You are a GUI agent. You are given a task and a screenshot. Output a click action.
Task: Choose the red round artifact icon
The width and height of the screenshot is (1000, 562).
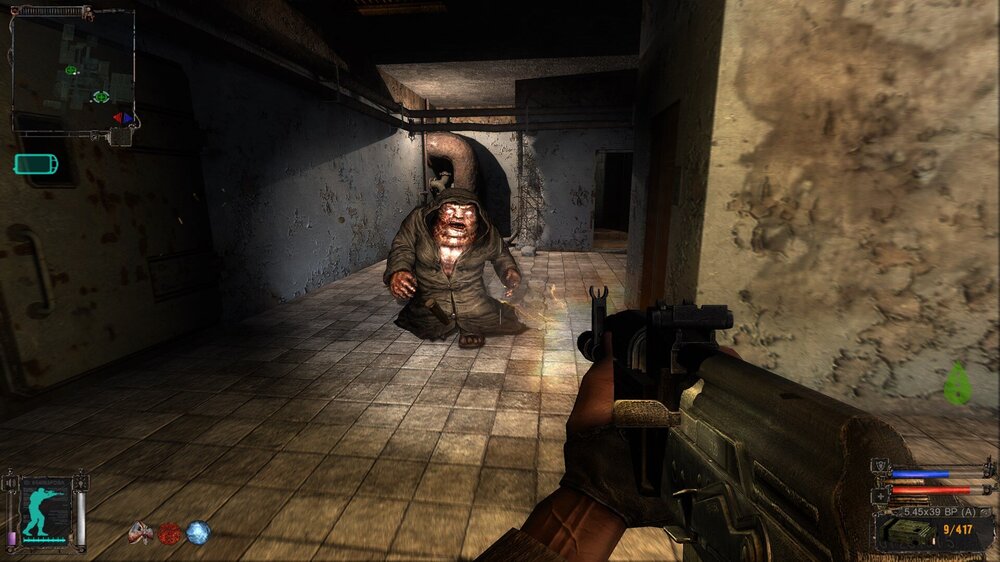(169, 533)
